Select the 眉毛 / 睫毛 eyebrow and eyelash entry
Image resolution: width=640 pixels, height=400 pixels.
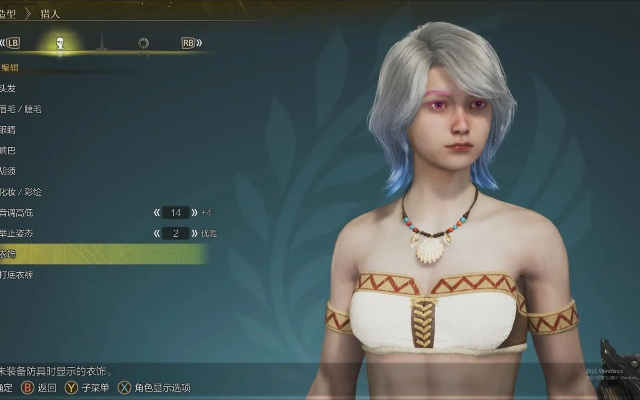pos(18,108)
